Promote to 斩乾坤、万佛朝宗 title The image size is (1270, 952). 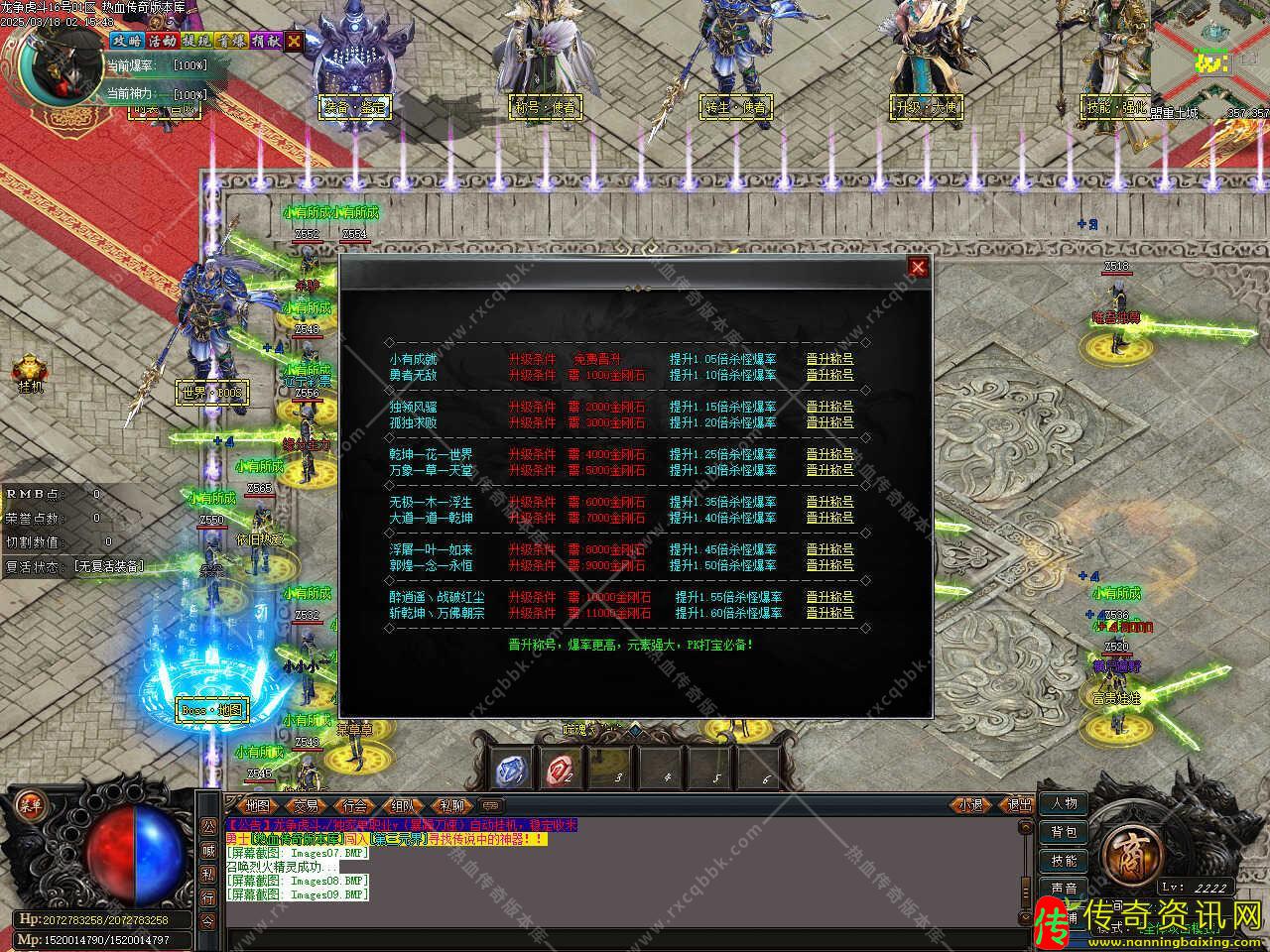point(829,613)
